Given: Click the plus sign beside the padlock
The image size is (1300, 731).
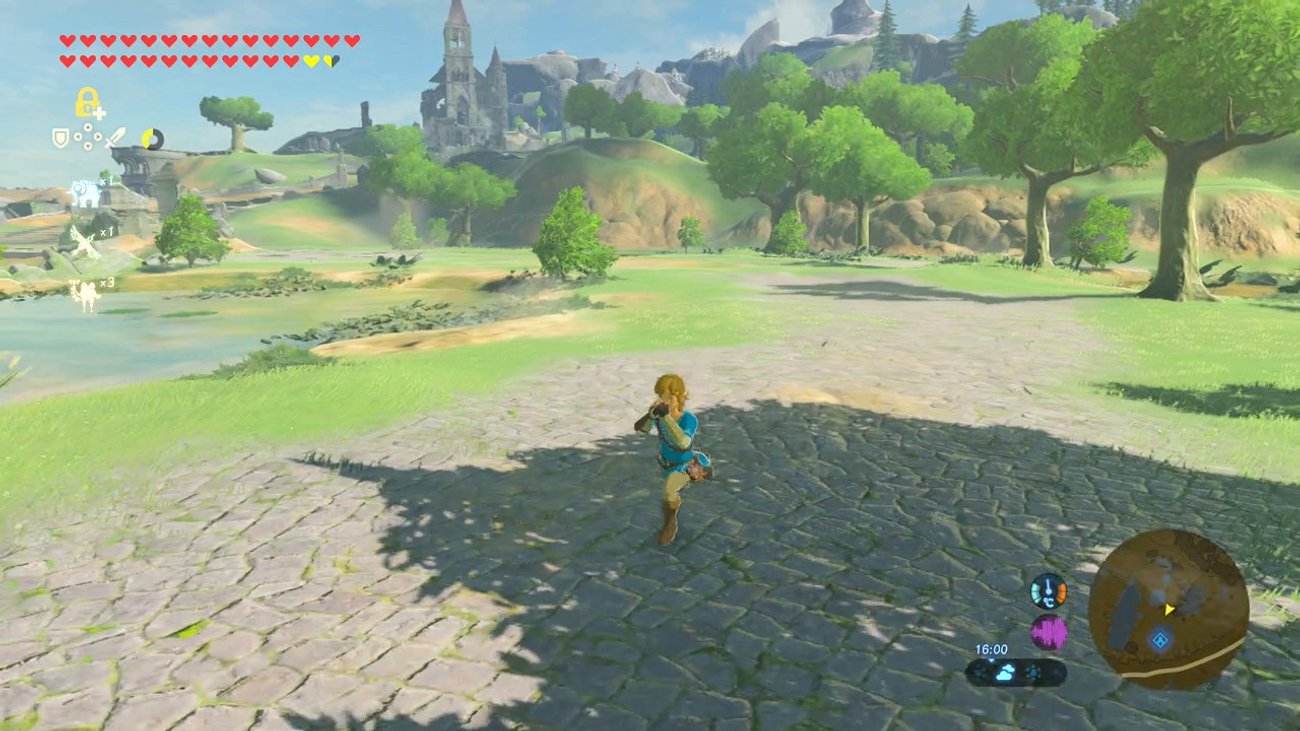Looking at the screenshot, I should [x=100, y=113].
